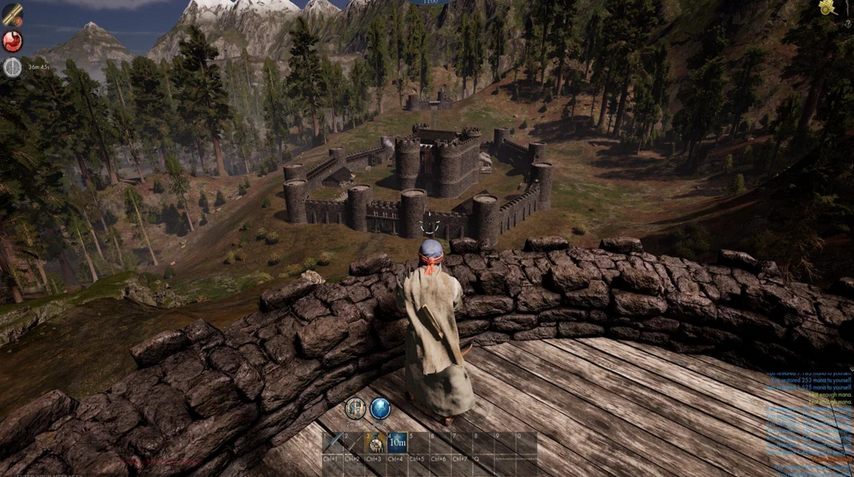Open the chat log panel

pyautogui.click(x=809, y=418)
